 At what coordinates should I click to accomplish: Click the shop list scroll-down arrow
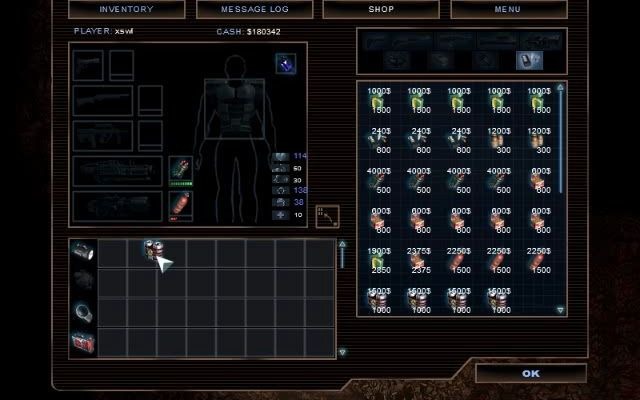(560, 310)
